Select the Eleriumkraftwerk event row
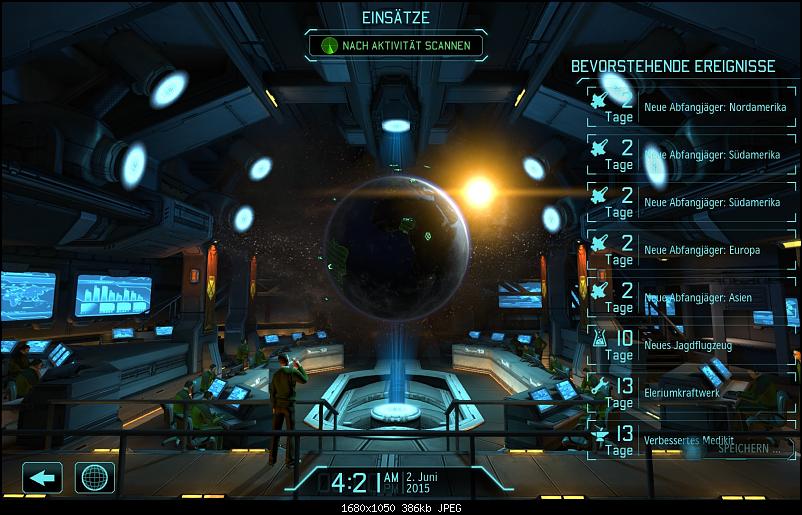 [x=690, y=393]
